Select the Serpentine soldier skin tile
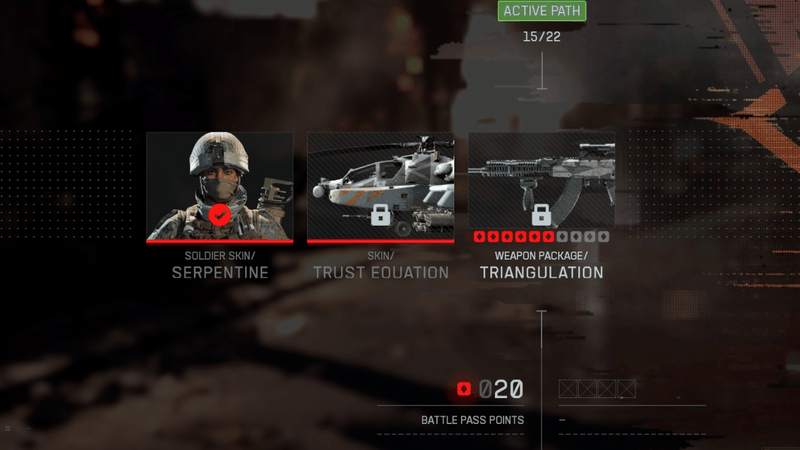800x450 pixels. click(220, 187)
